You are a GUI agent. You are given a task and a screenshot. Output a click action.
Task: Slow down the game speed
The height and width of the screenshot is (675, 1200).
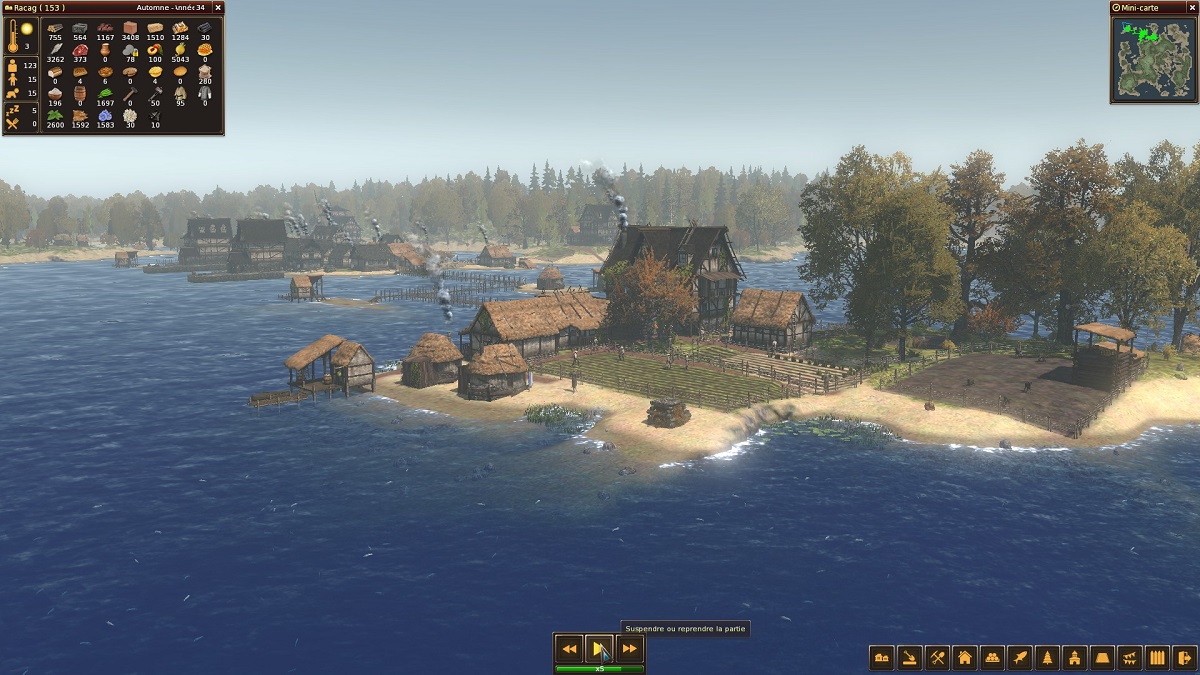(x=569, y=649)
